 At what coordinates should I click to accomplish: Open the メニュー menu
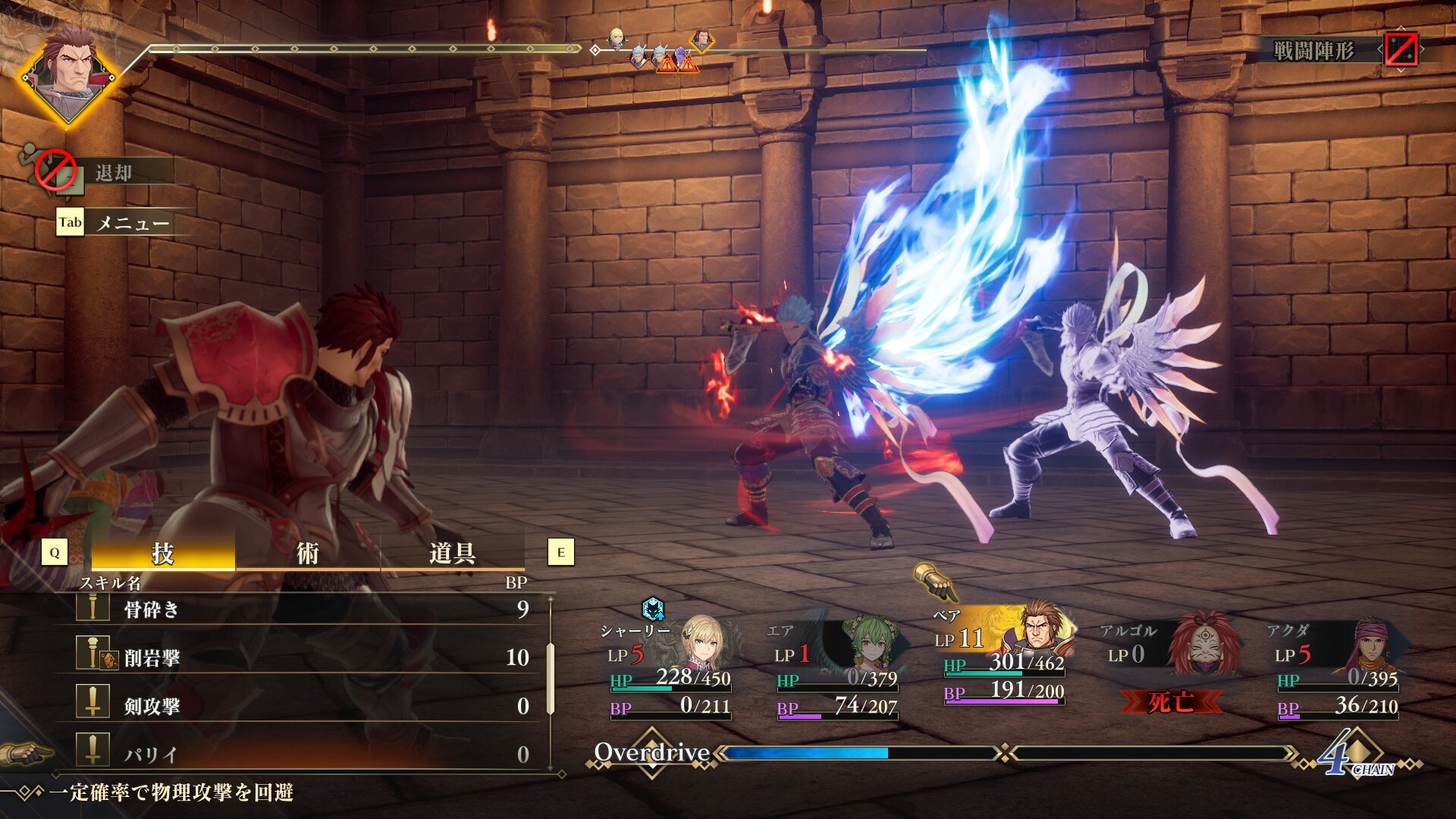pyautogui.click(x=132, y=223)
